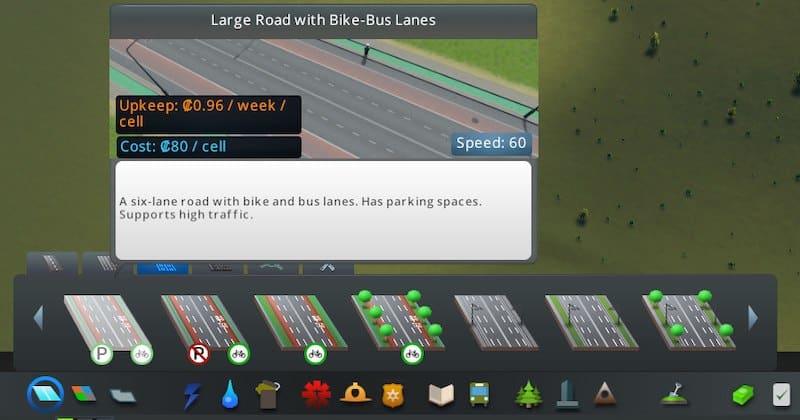
Task: Open the Parks tree menu
Action: 528,394
